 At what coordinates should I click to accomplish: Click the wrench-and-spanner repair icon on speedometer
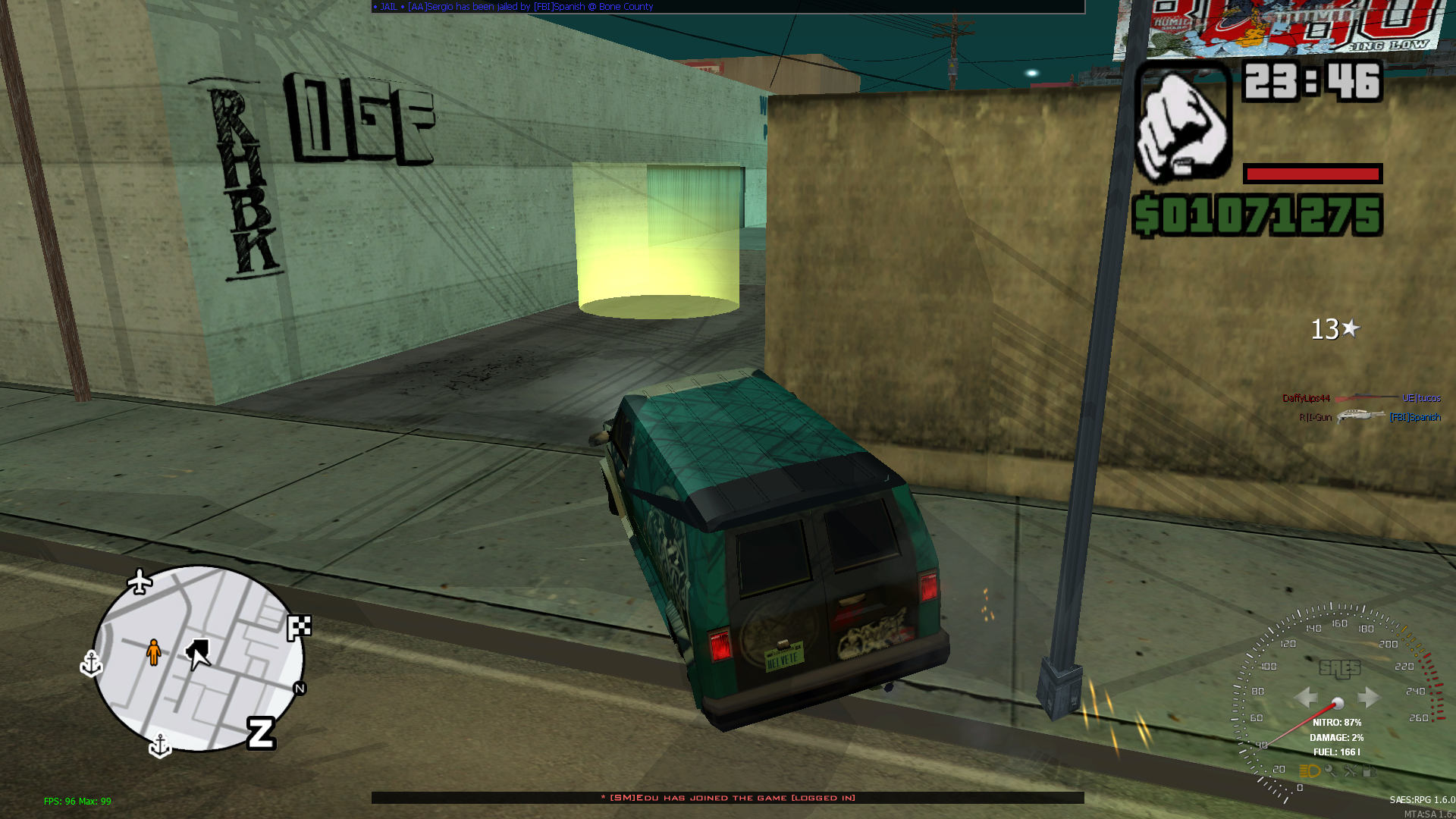(1350, 772)
